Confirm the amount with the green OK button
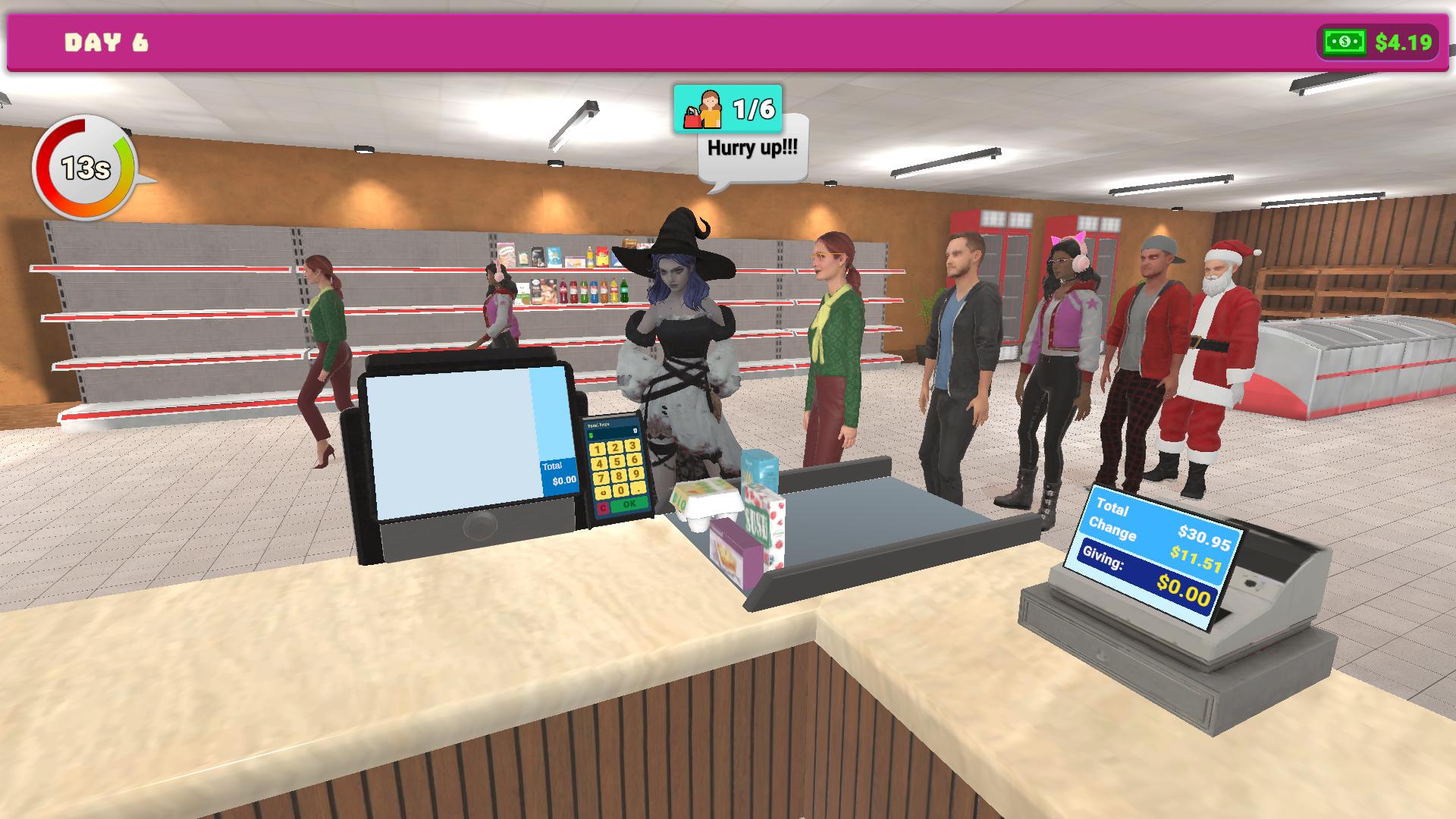 tap(628, 504)
